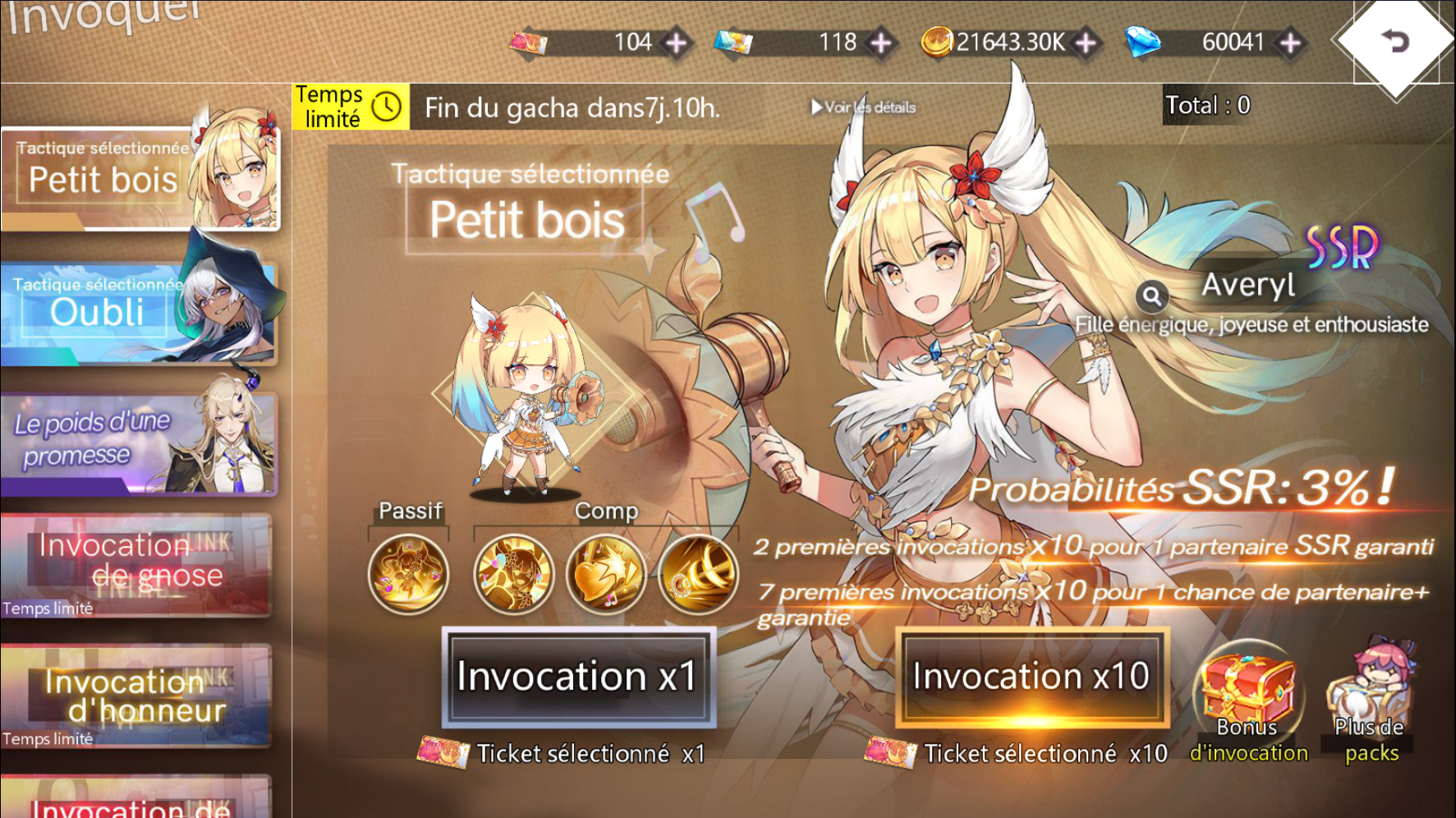Image resolution: width=1456 pixels, height=818 pixels.
Task: Add more pink summon tickets
Action: coord(677,43)
